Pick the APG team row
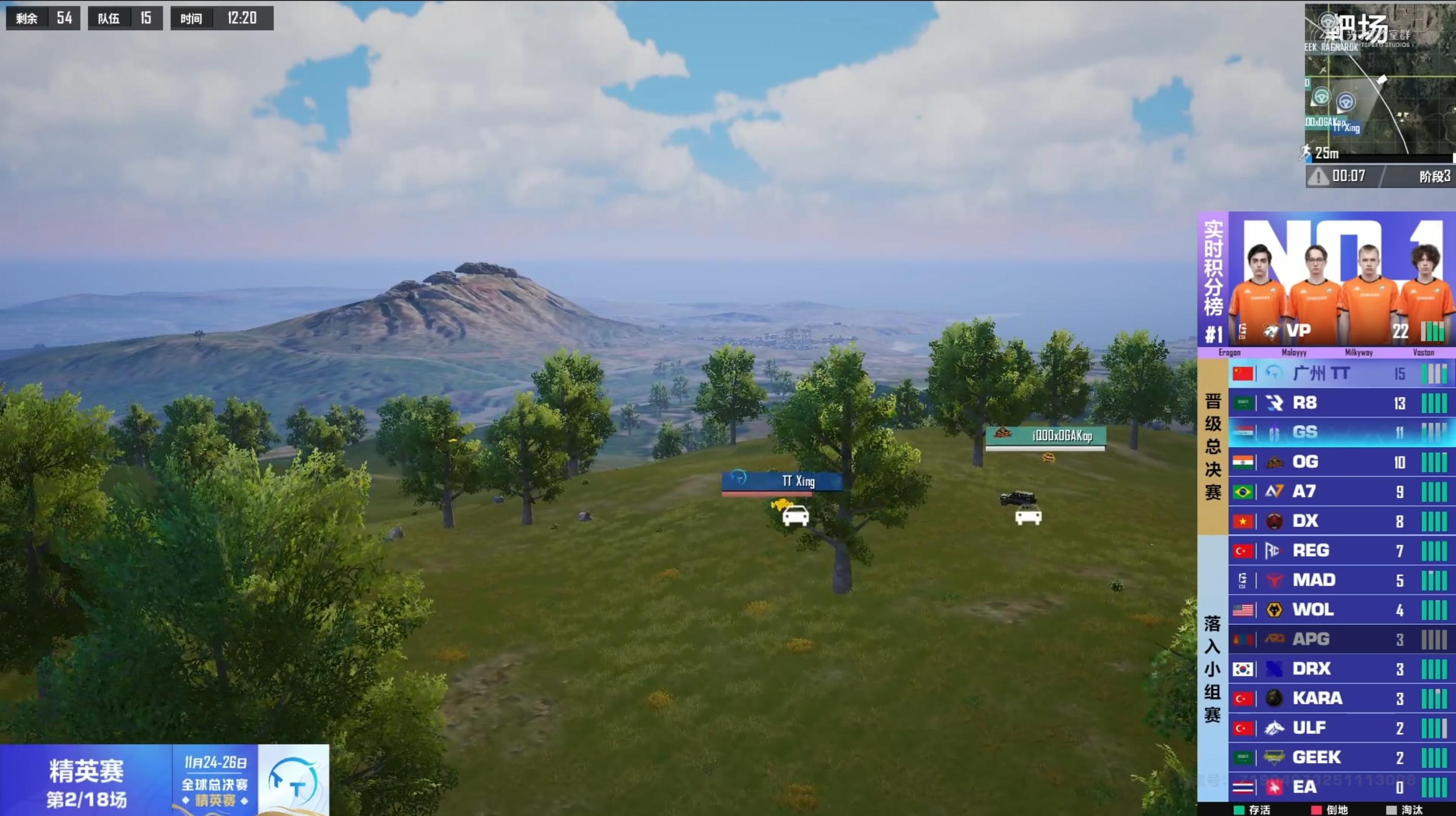 click(1340, 639)
